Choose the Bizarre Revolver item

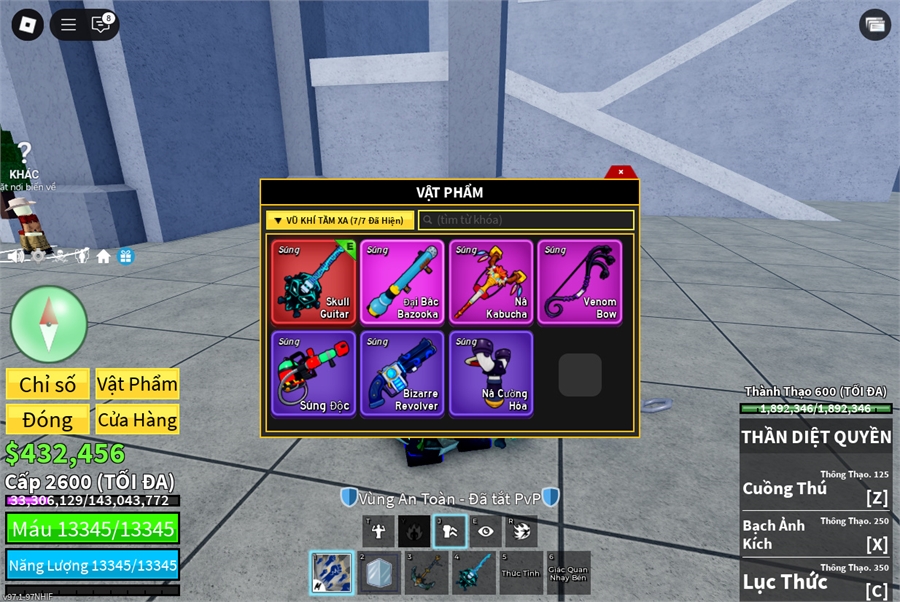tap(402, 374)
